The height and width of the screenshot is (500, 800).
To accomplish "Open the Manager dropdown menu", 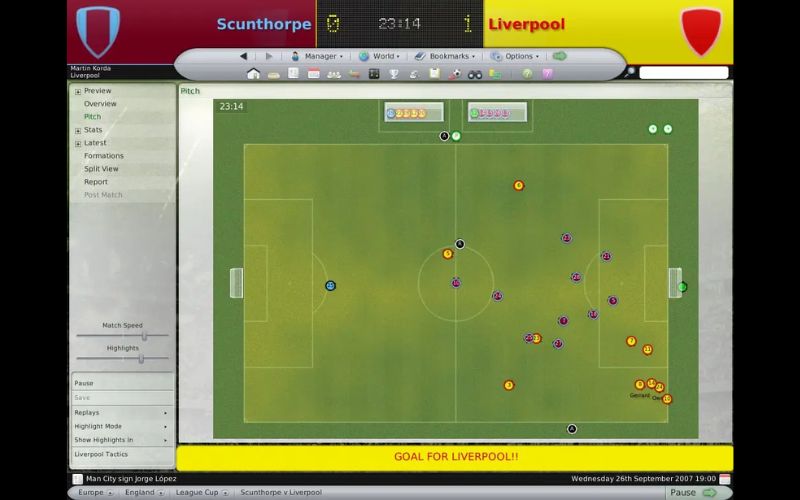I will (316, 56).
